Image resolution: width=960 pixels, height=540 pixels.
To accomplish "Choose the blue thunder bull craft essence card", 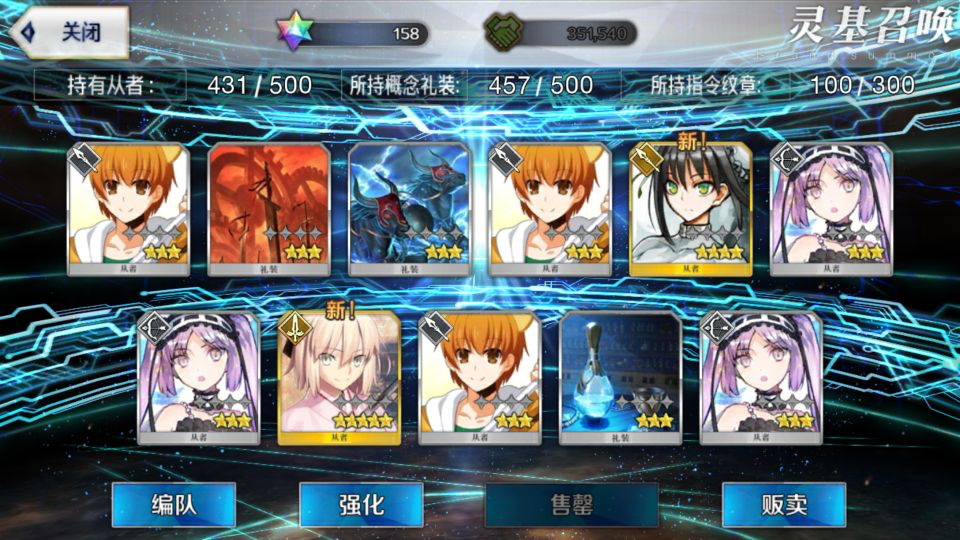I will point(409,209).
